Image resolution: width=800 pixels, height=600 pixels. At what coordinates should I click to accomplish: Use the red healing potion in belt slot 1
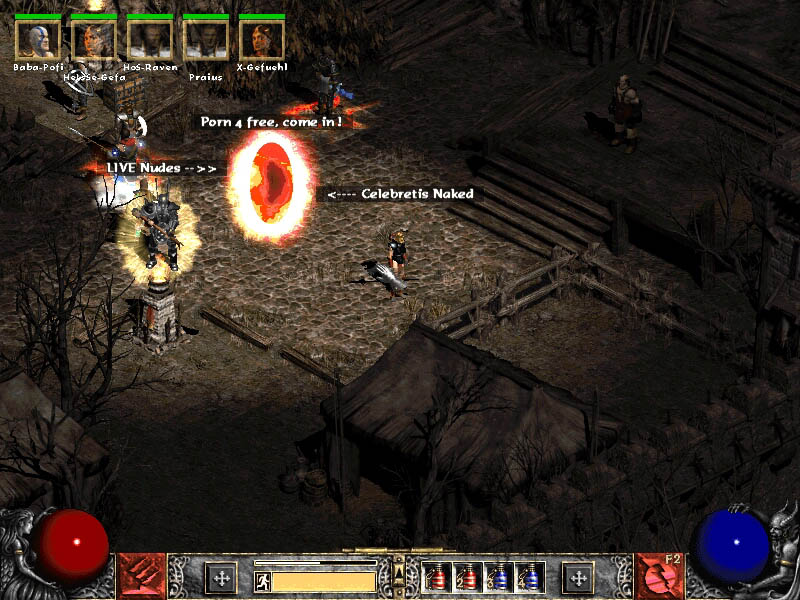[x=437, y=578]
